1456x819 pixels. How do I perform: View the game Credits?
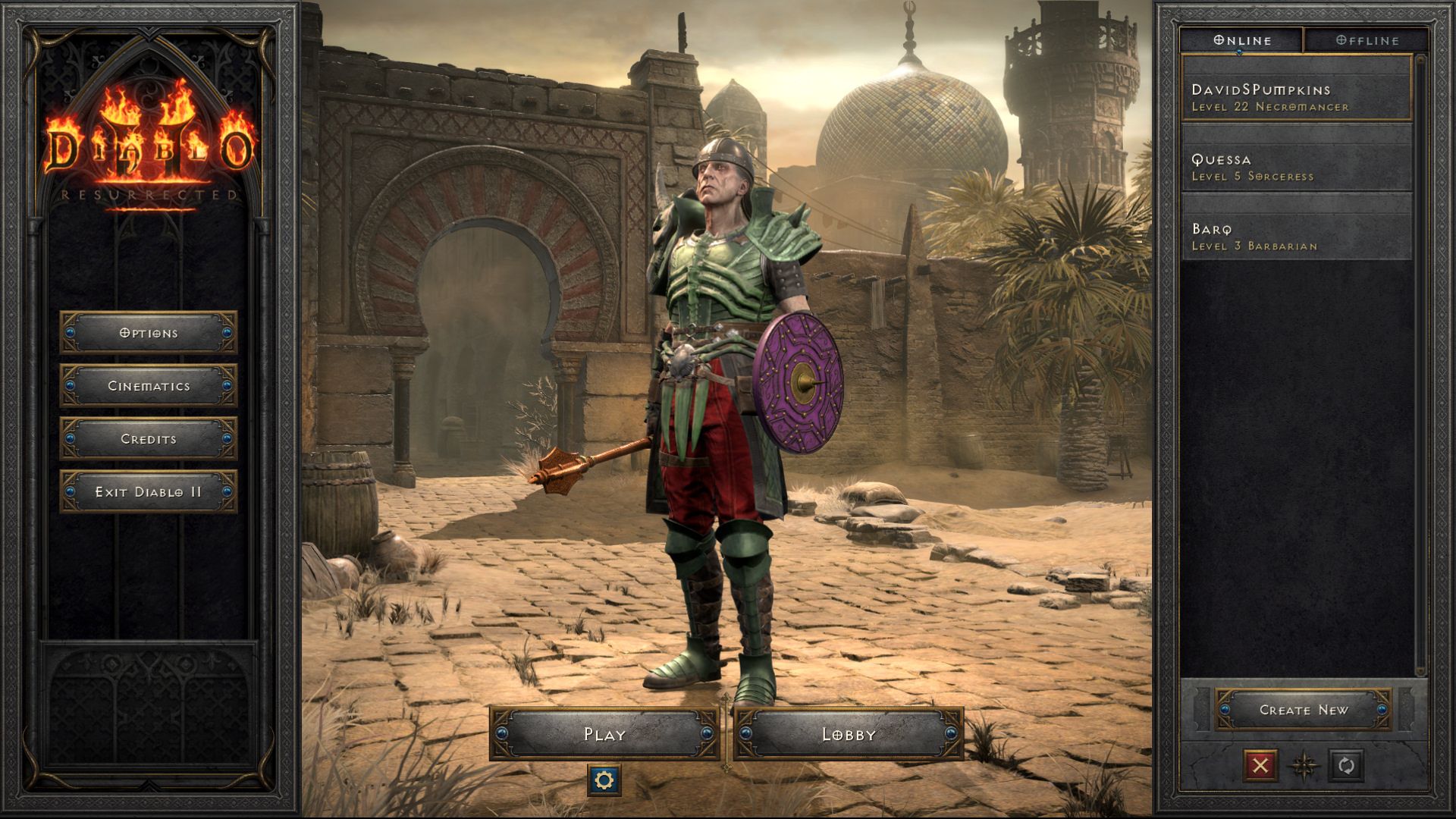pyautogui.click(x=148, y=439)
